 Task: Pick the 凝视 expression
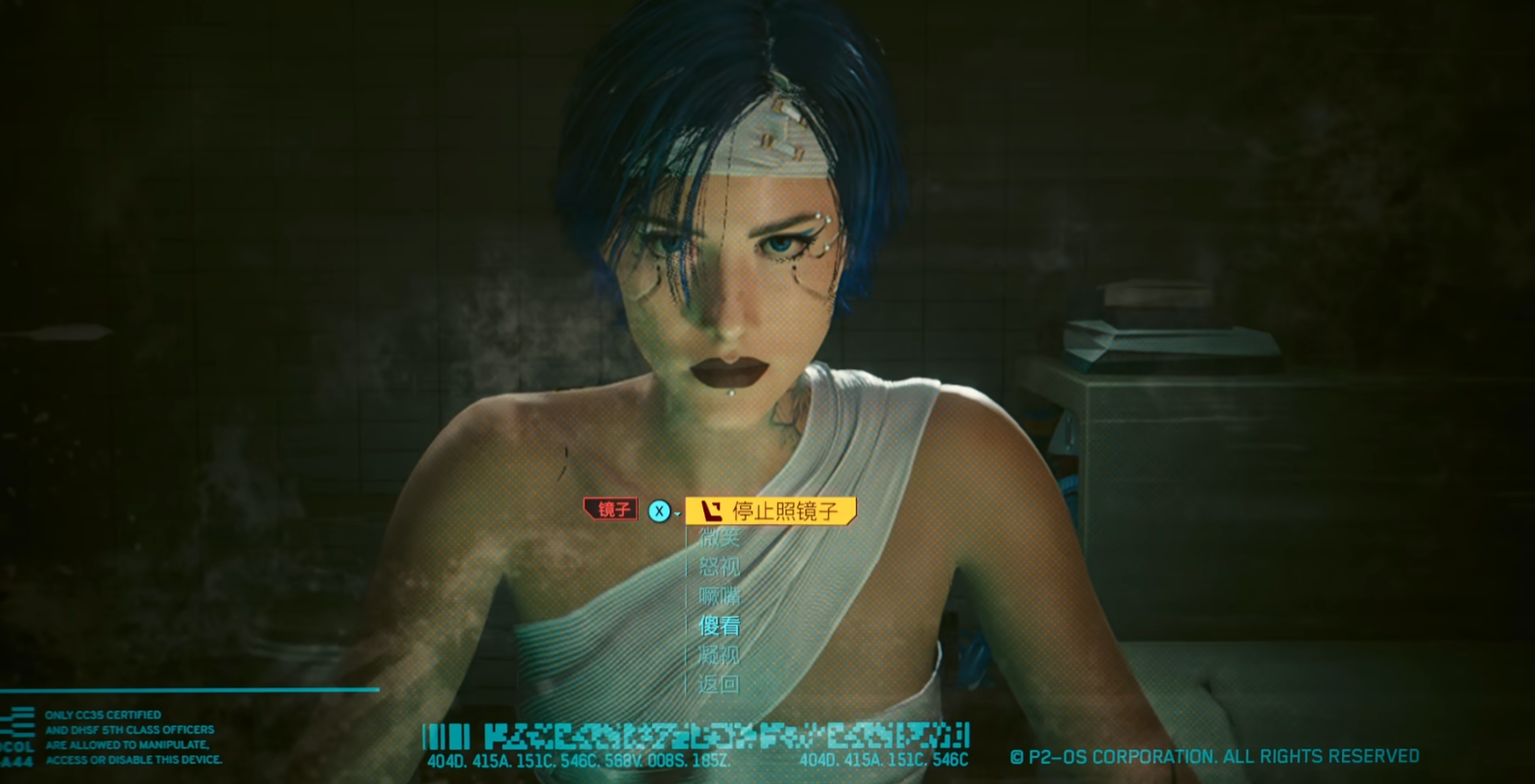click(720, 656)
